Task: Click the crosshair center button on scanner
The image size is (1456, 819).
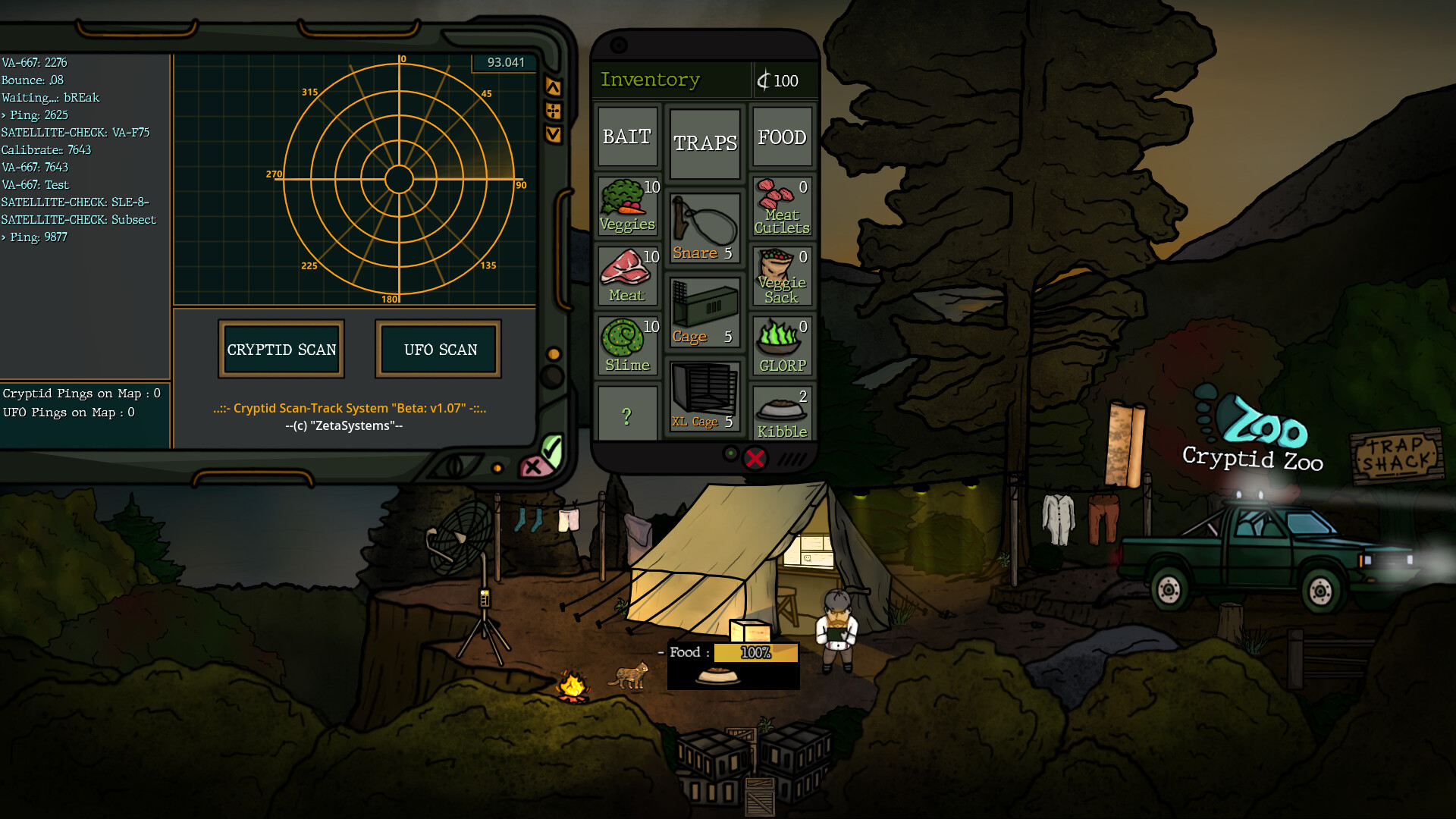Action: [x=553, y=110]
